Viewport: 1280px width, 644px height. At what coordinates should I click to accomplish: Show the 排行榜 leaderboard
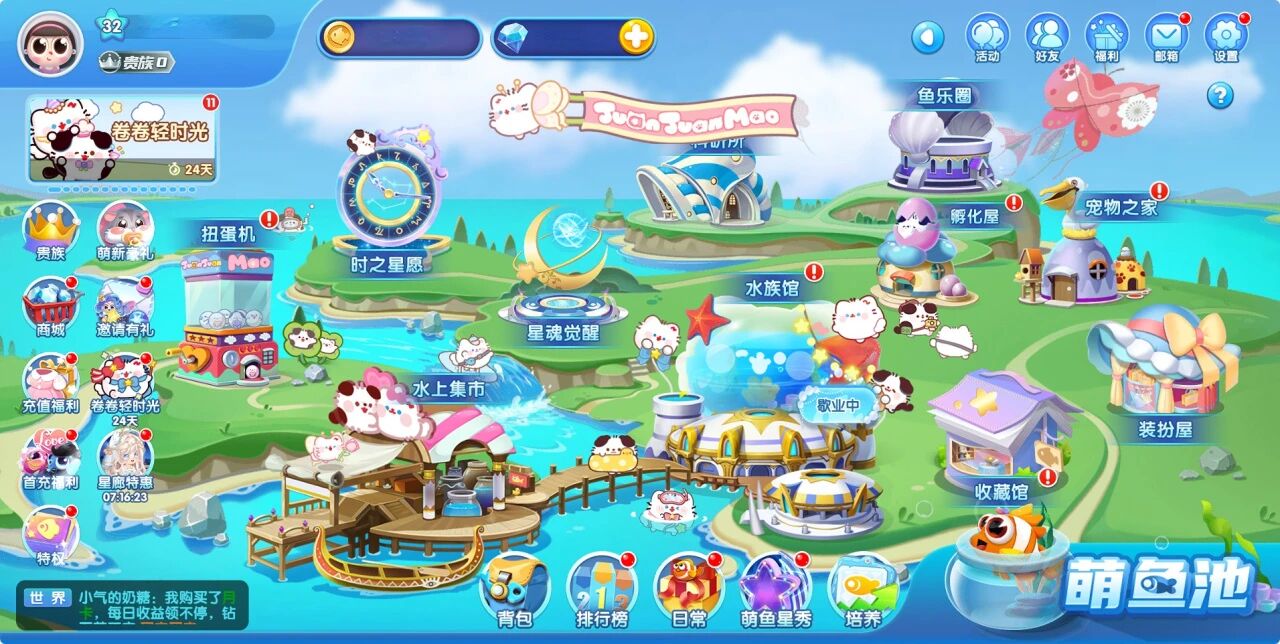point(602,587)
